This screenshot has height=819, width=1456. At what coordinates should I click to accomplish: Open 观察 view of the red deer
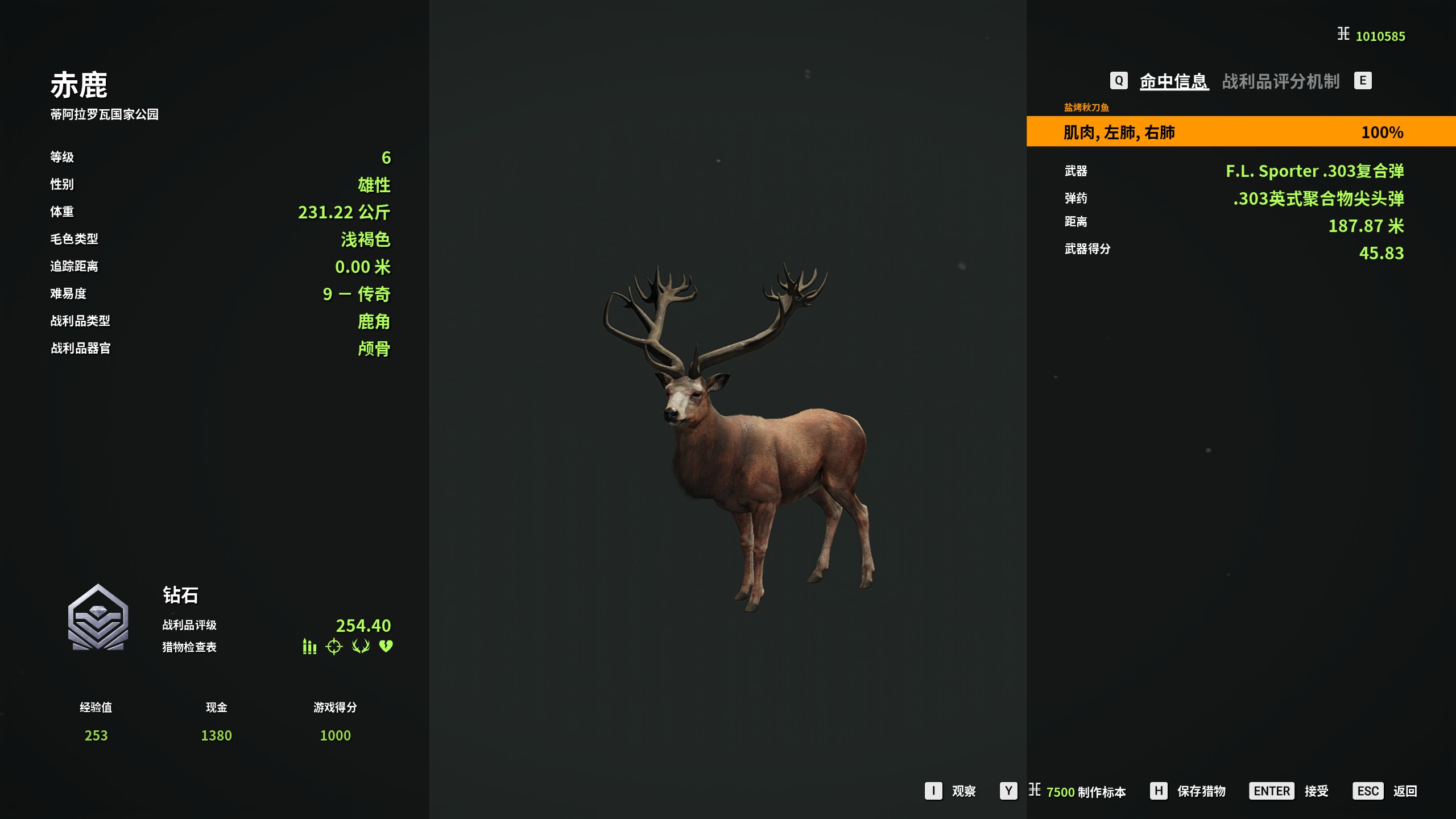963,791
